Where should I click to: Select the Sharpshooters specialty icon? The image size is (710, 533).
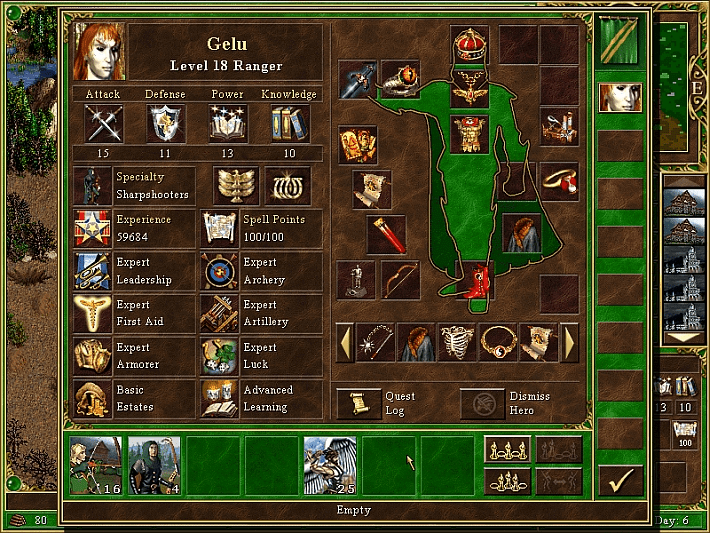click(x=92, y=186)
